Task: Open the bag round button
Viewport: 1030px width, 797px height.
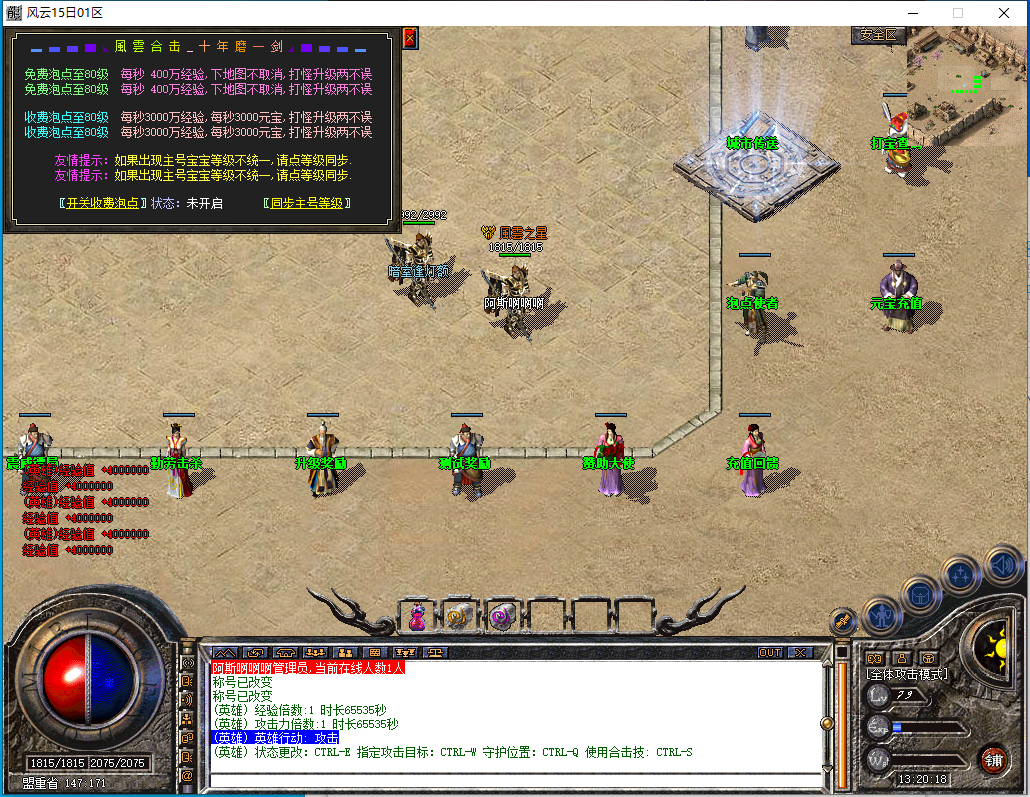Action: 921,594
